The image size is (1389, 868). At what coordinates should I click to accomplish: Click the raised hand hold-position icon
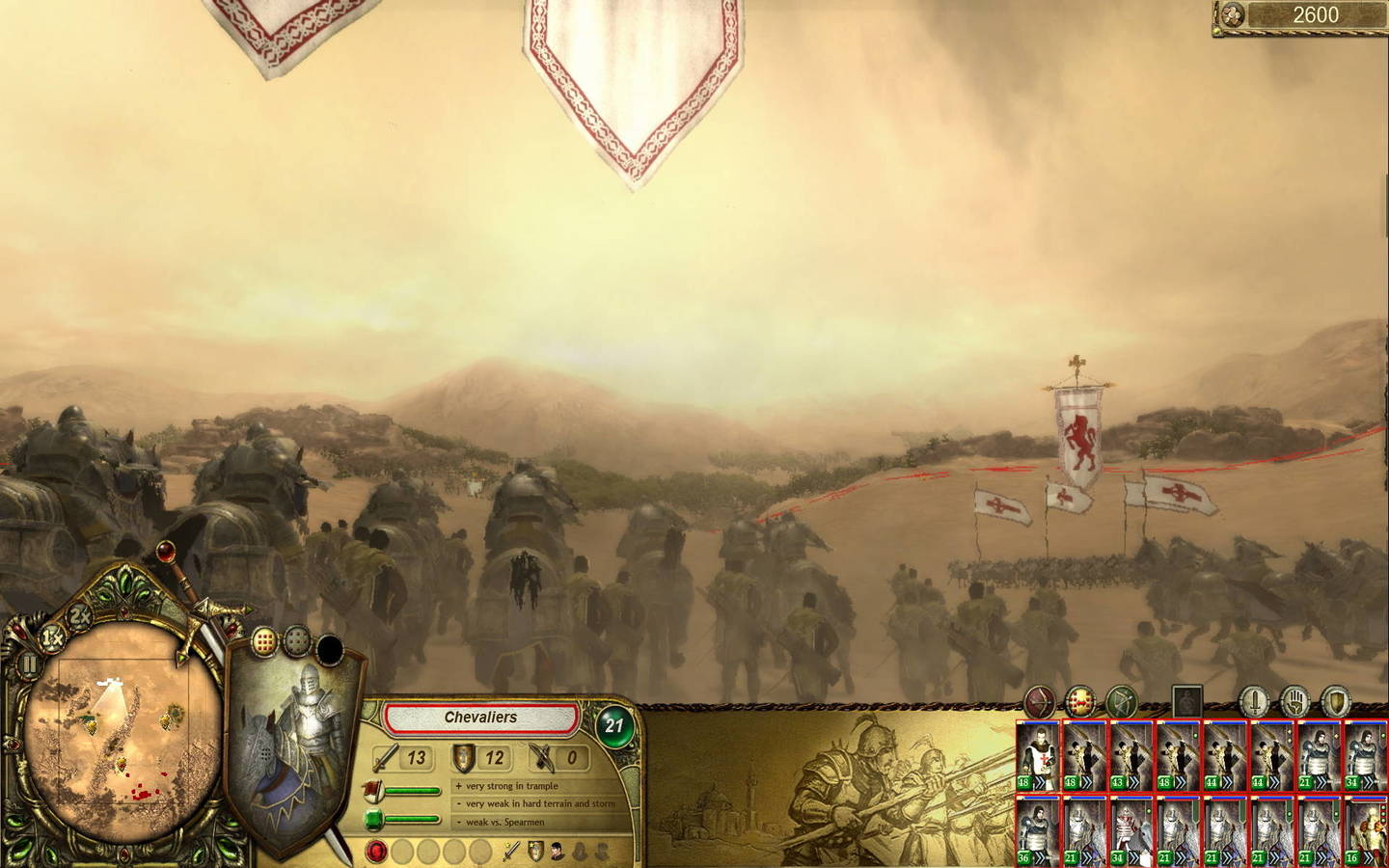1295,700
